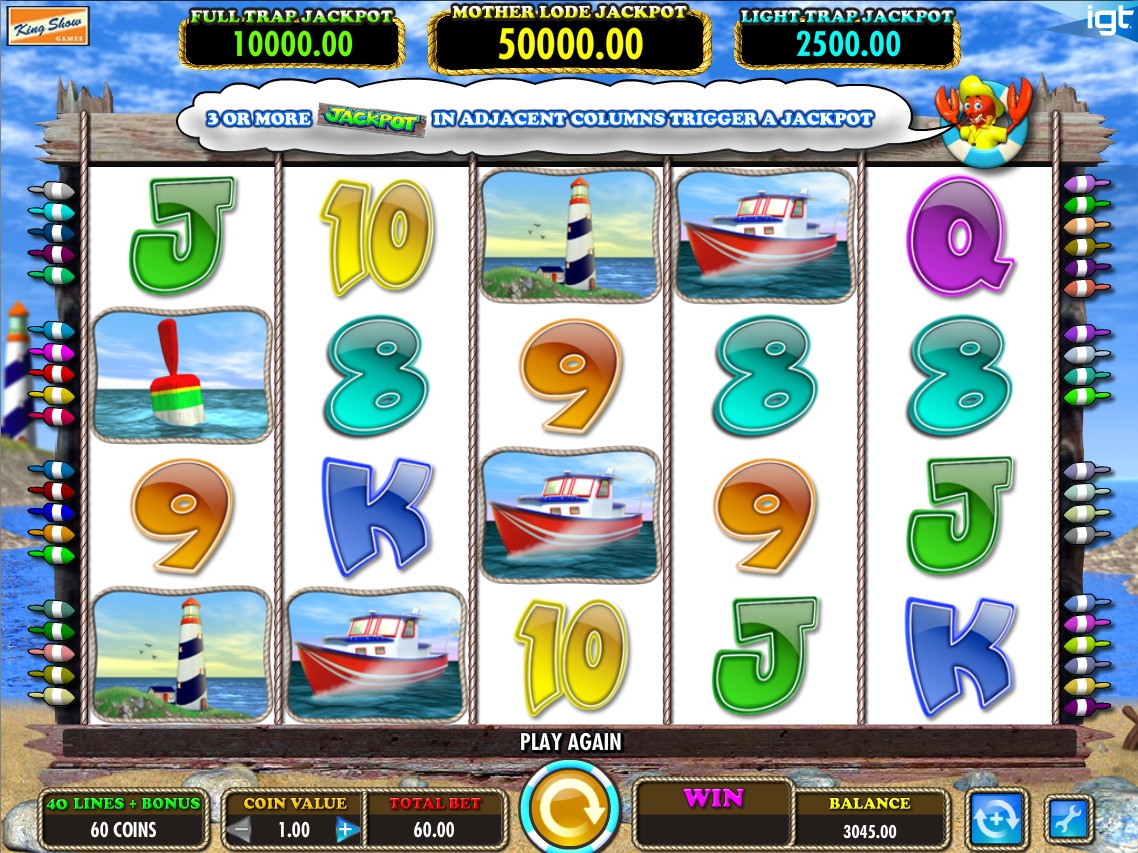The image size is (1138, 853).
Task: Open the wrench settings menu
Action: pos(1064,819)
